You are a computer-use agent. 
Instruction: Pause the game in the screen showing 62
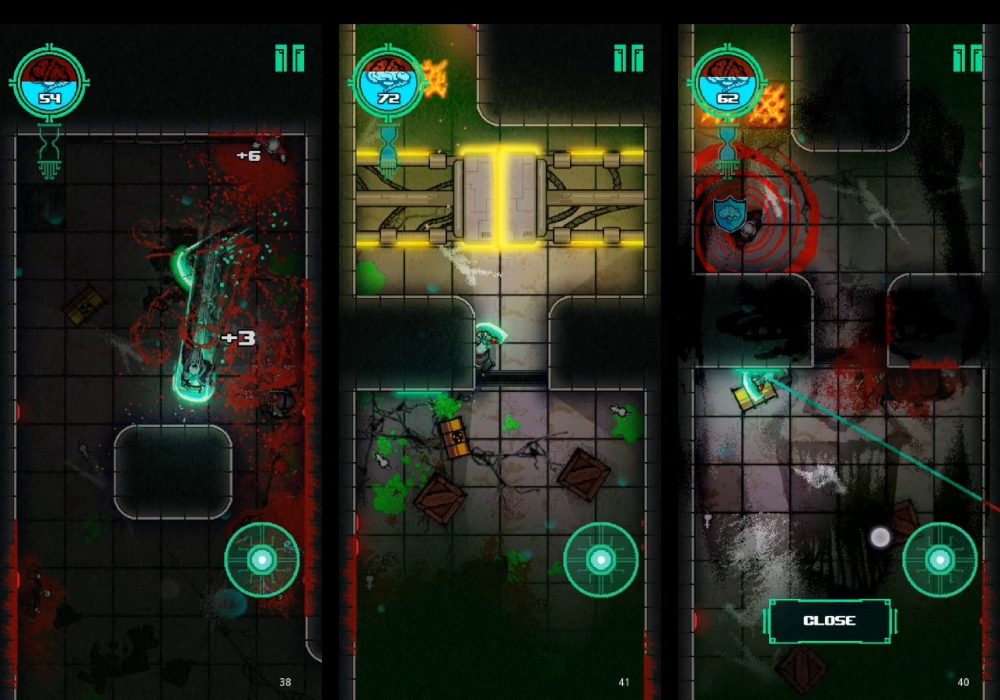click(967, 59)
